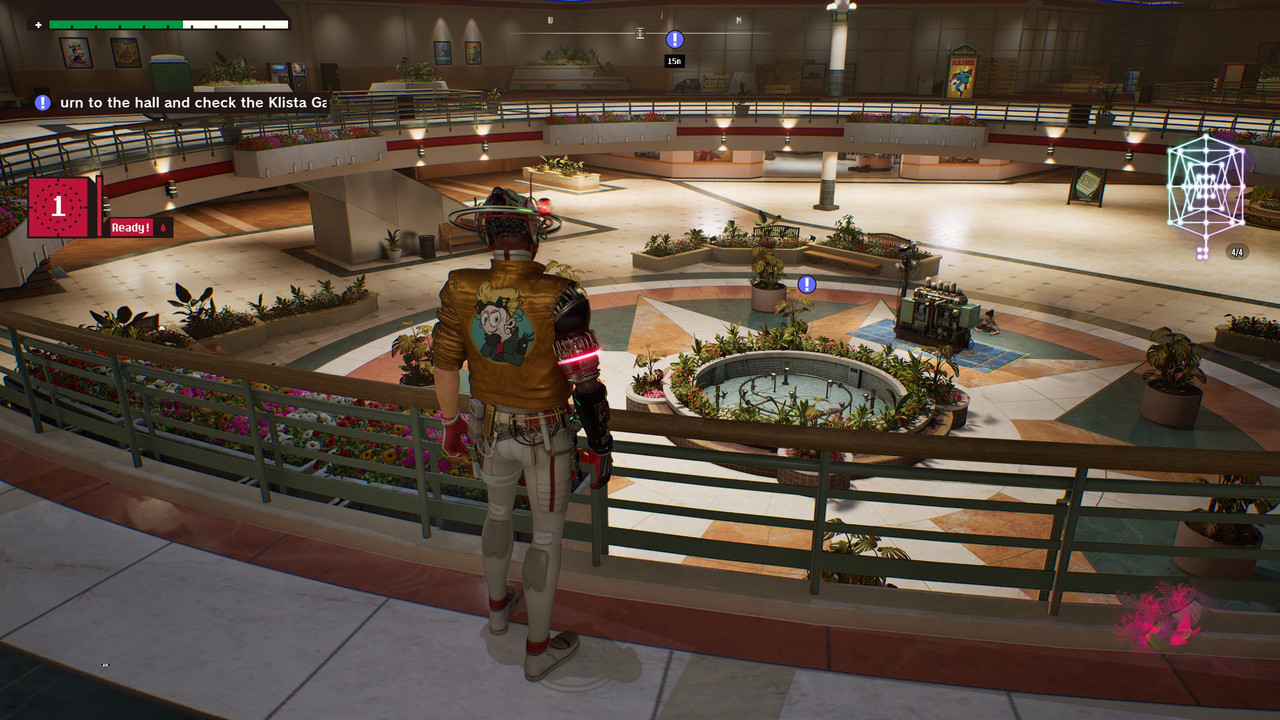This screenshot has height=720, width=1280.
Task: Click the blue objective marker on the compass
Action: [675, 39]
